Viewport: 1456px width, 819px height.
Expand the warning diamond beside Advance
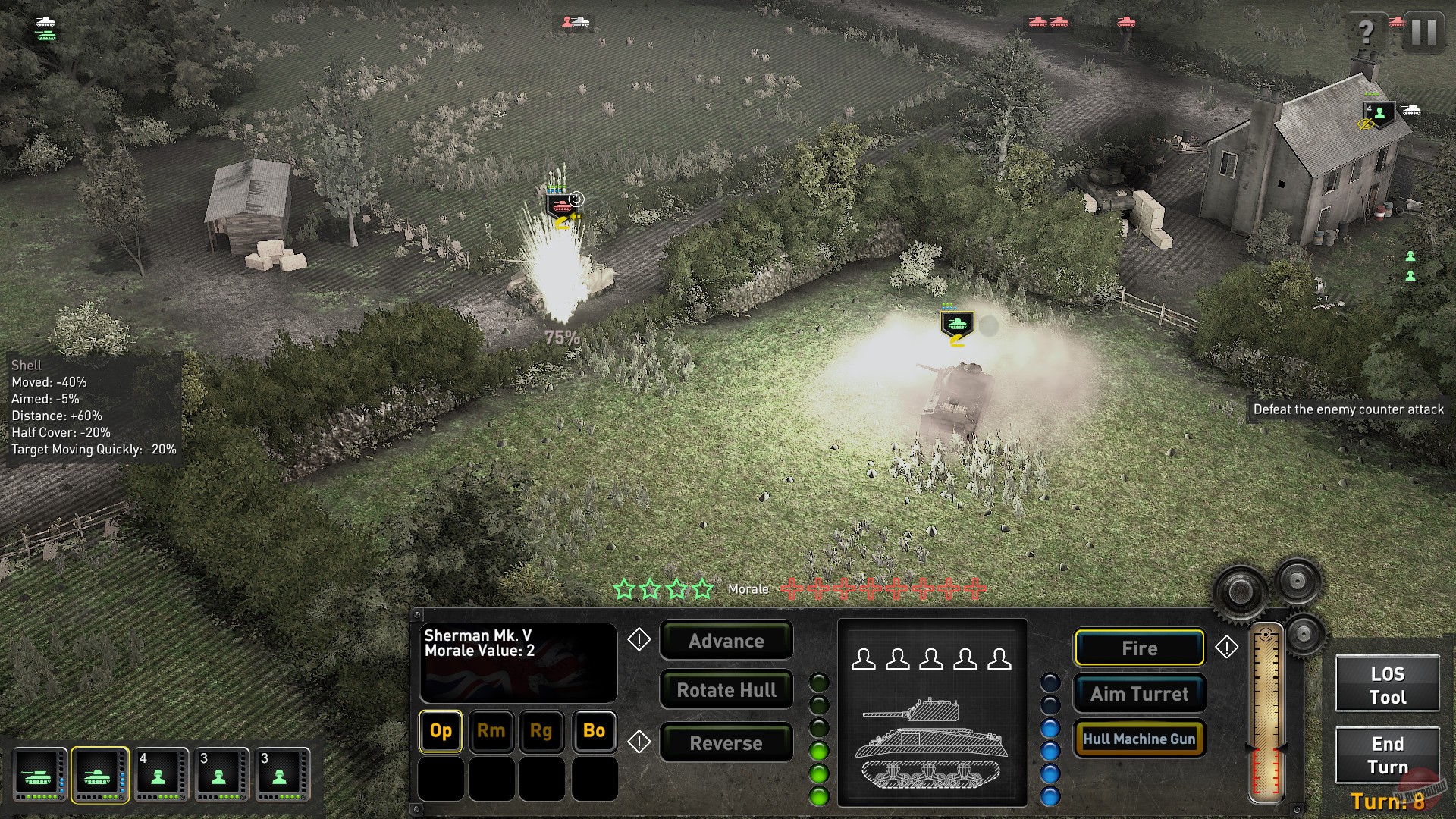tap(638, 641)
